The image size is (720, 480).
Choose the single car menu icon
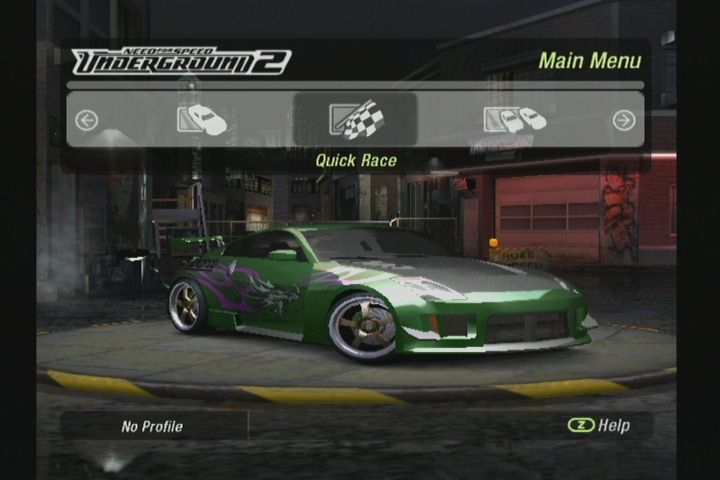coord(201,120)
